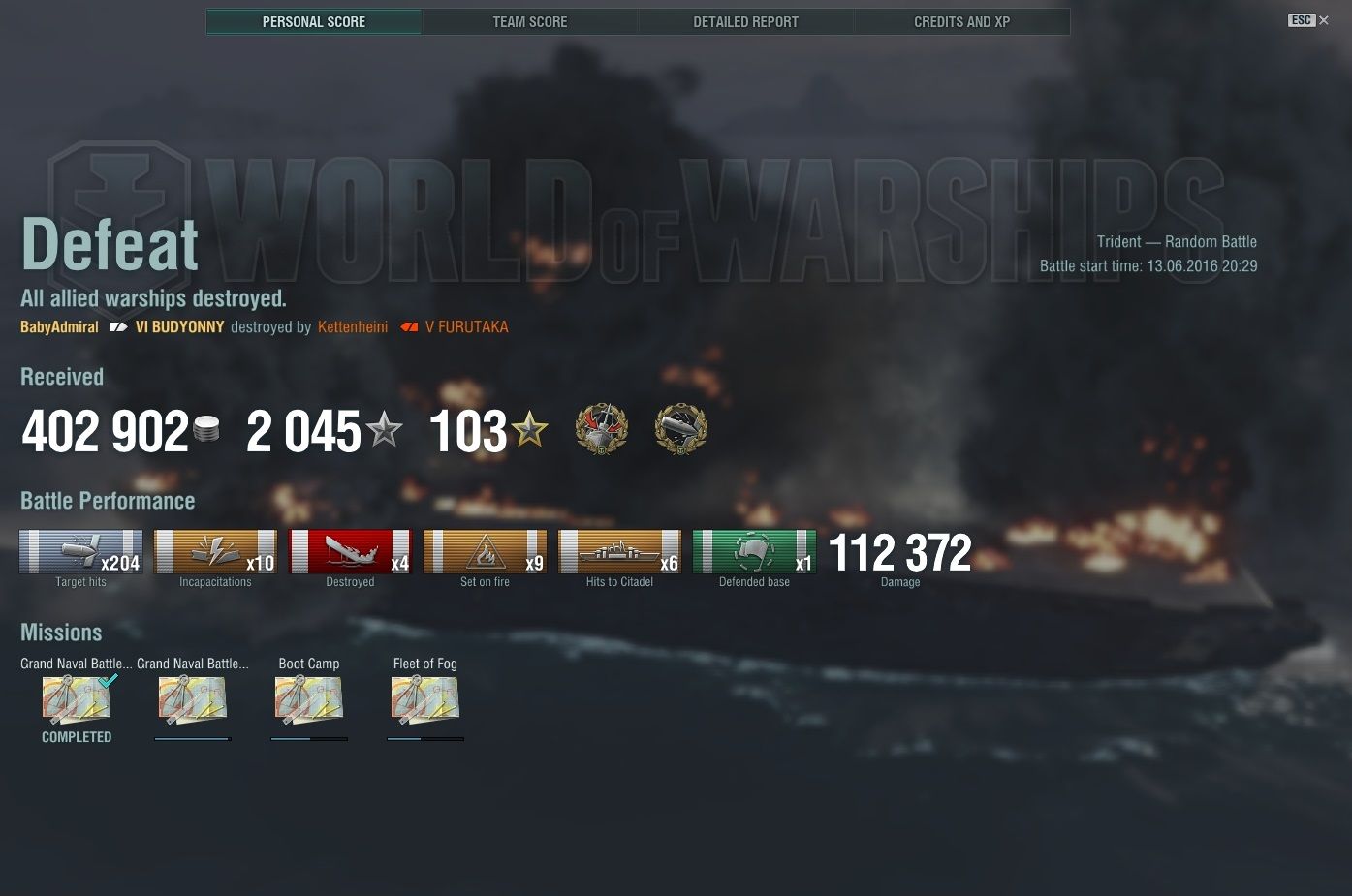Close the battle results with ESC button
1352x896 pixels.
pos(1308,20)
